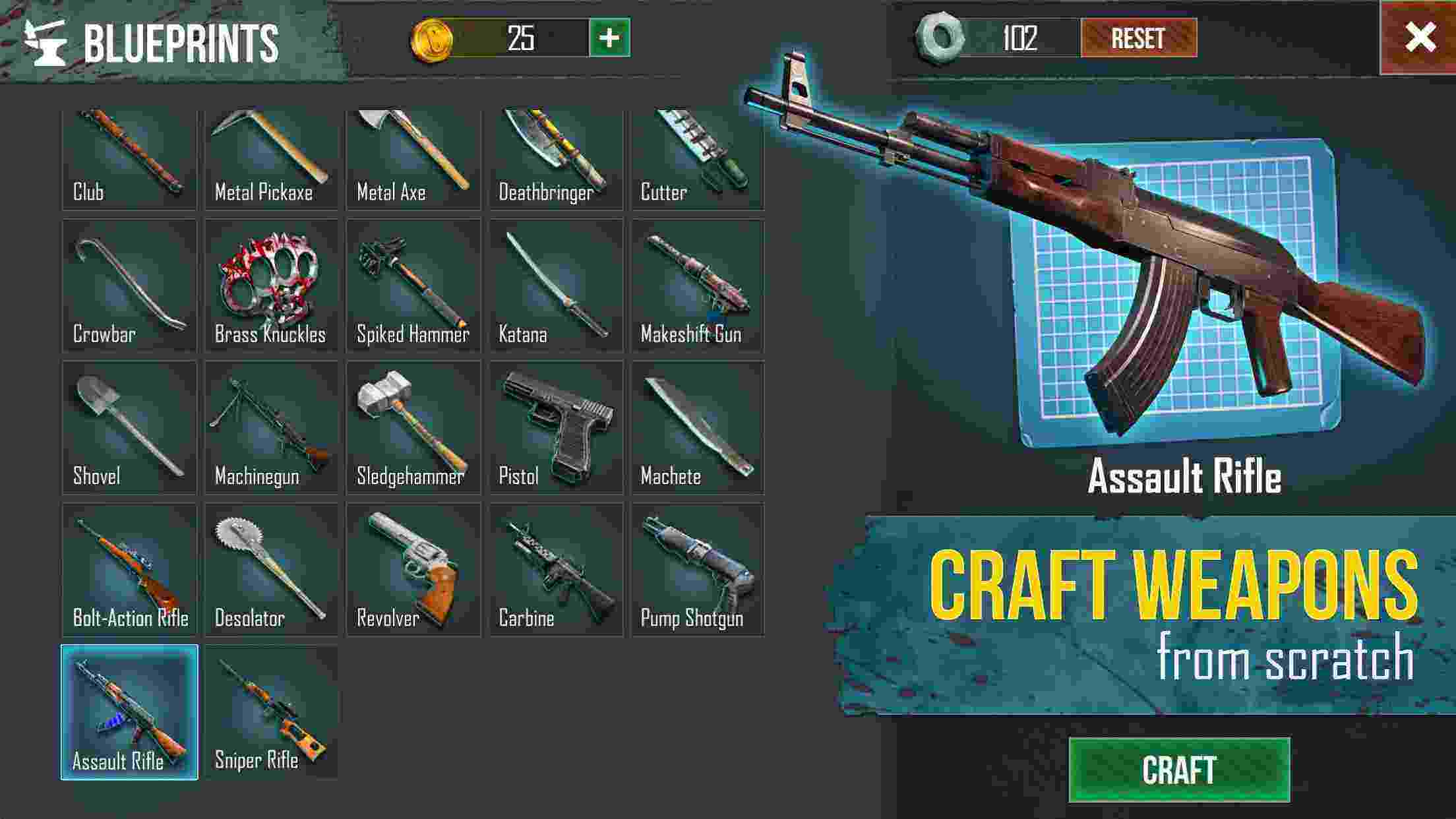Pick the Deathbringer blueprint tile

coord(556,160)
